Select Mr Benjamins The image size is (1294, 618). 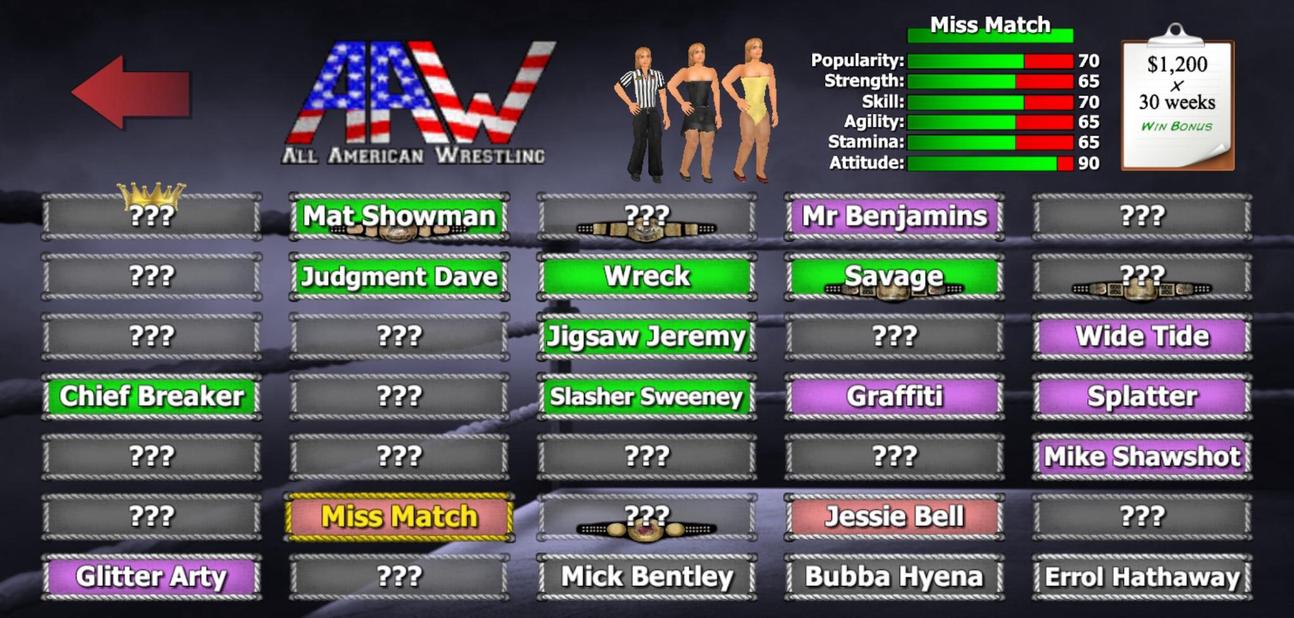(894, 216)
